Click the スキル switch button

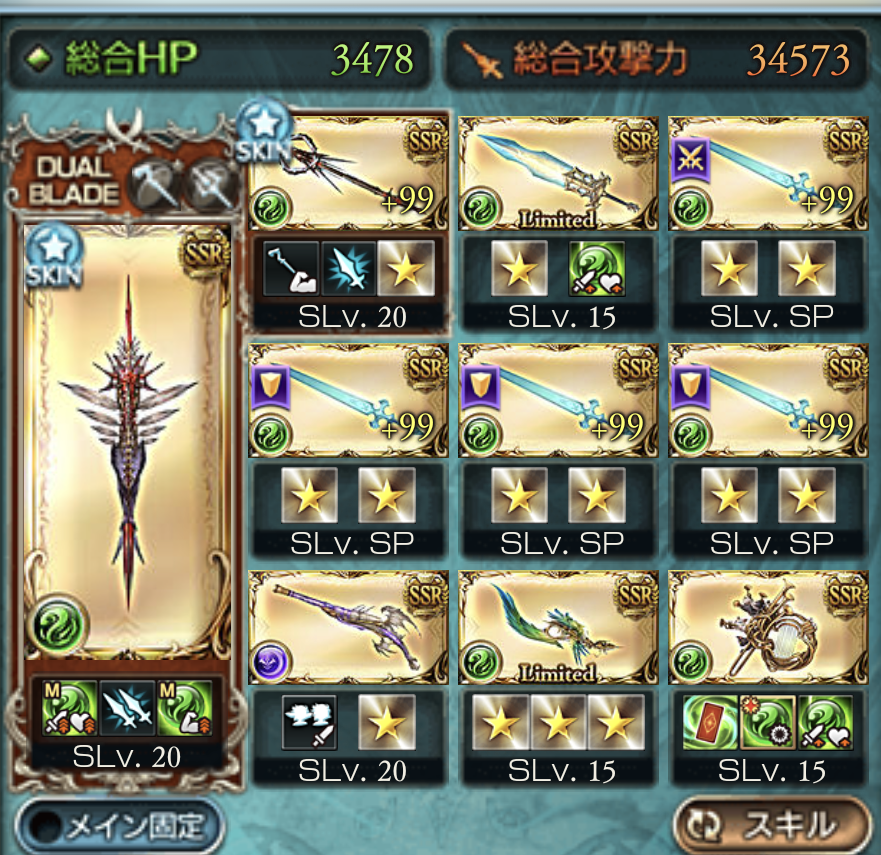pyautogui.click(x=771, y=824)
